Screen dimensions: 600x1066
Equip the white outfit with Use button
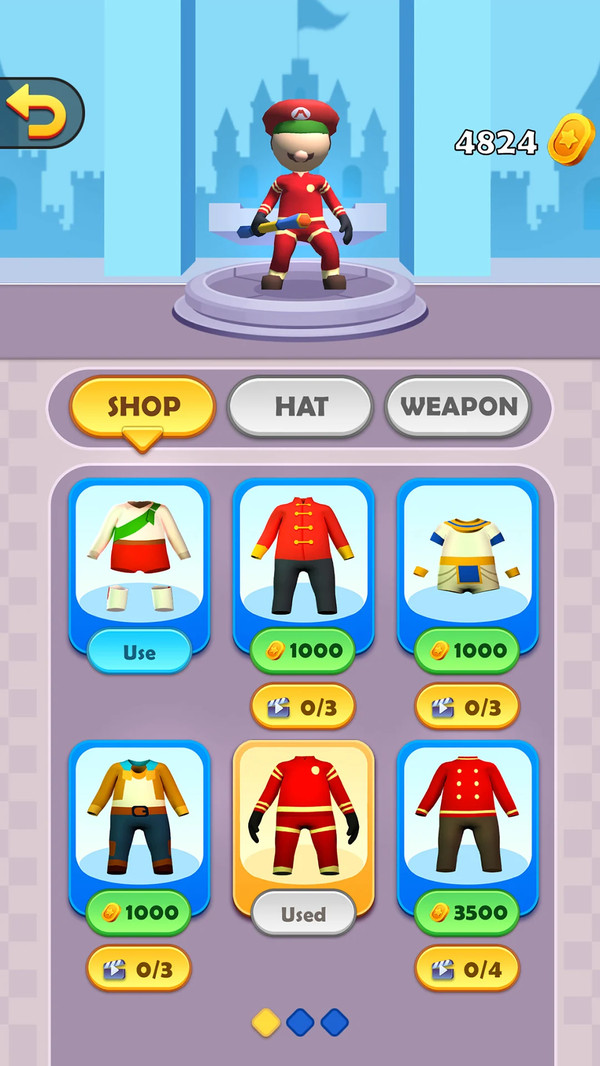coord(139,652)
